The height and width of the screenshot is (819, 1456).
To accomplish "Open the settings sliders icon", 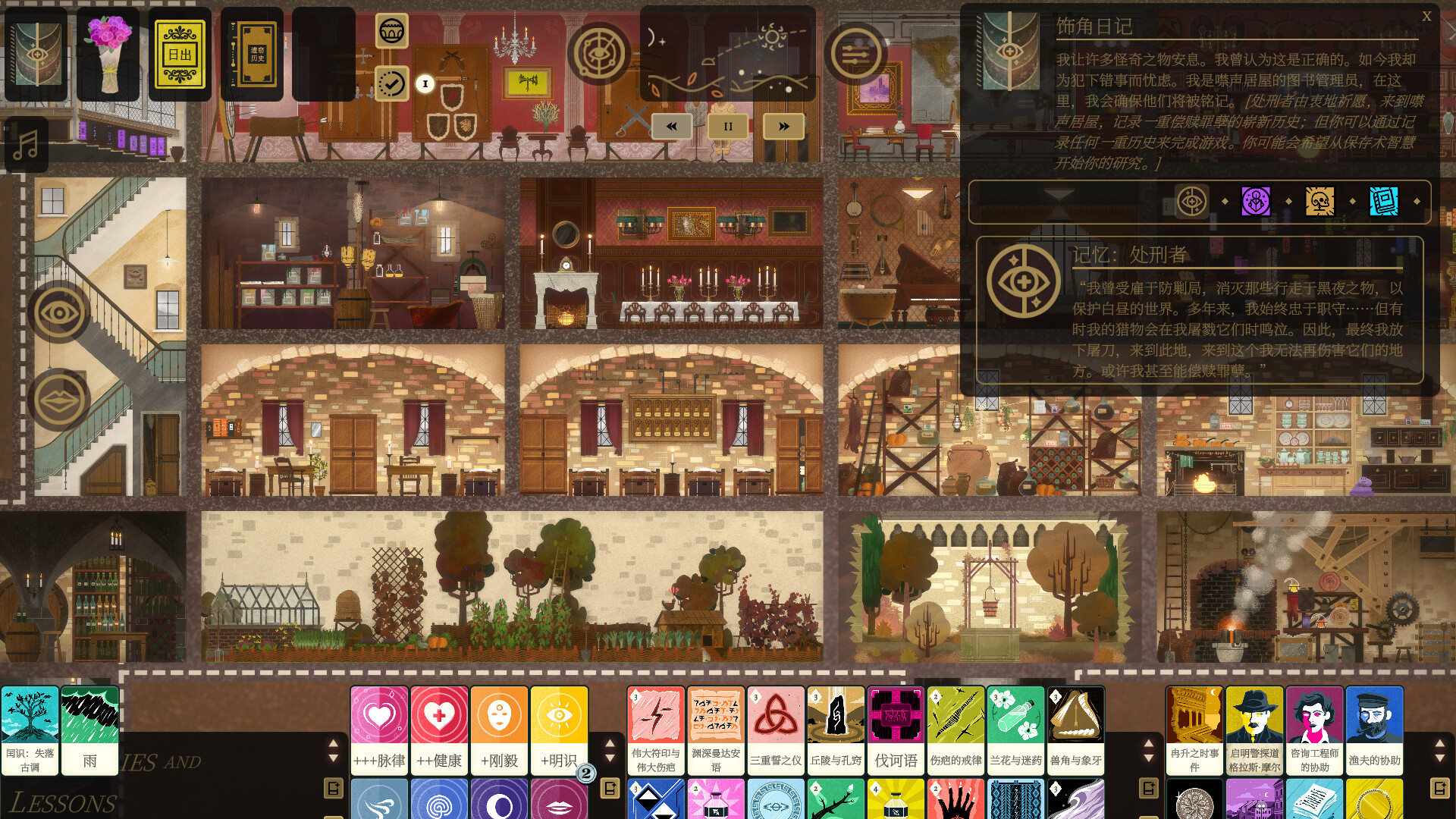I will [x=858, y=55].
